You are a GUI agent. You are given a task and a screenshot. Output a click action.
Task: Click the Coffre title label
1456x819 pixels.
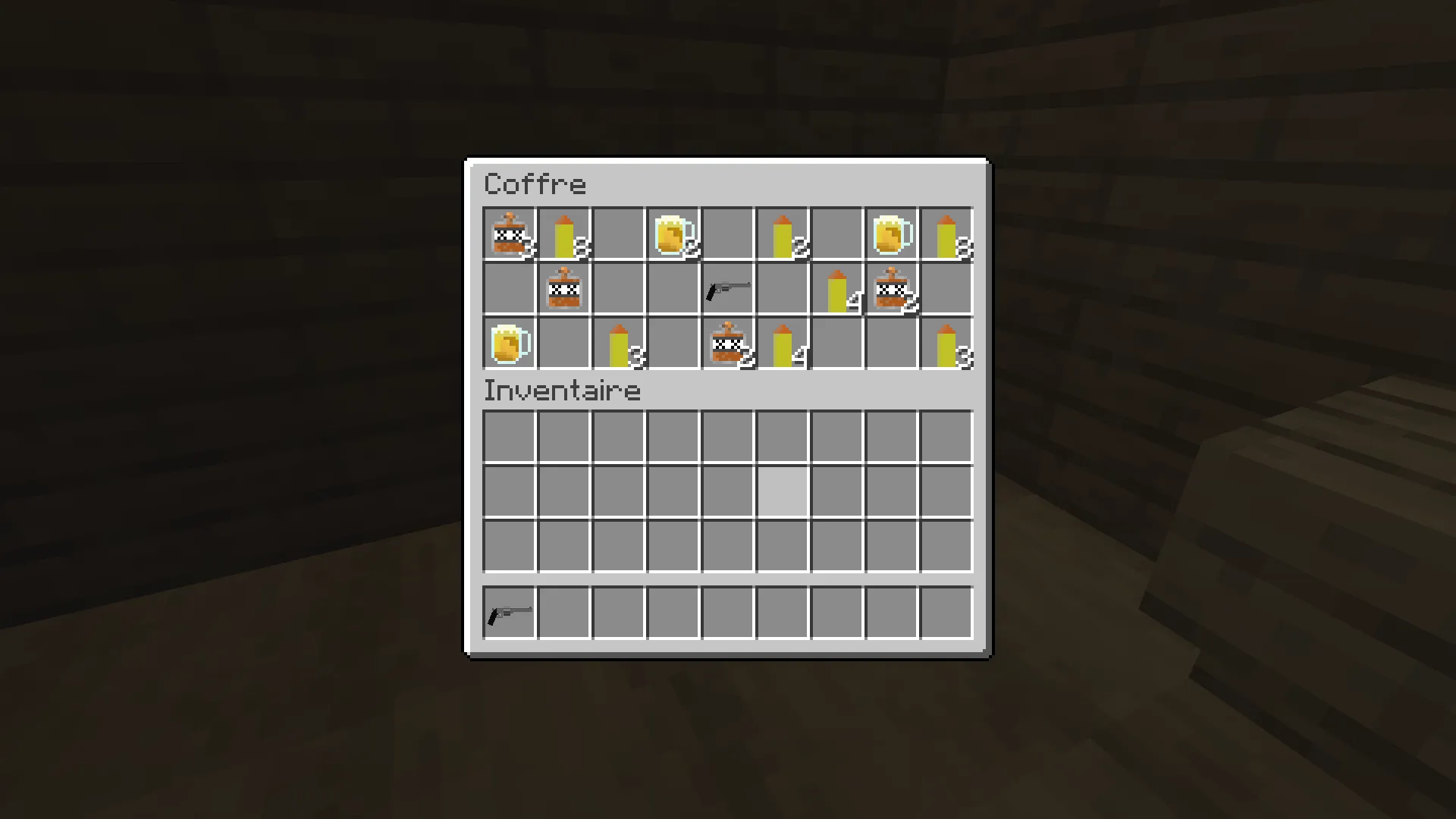(535, 184)
